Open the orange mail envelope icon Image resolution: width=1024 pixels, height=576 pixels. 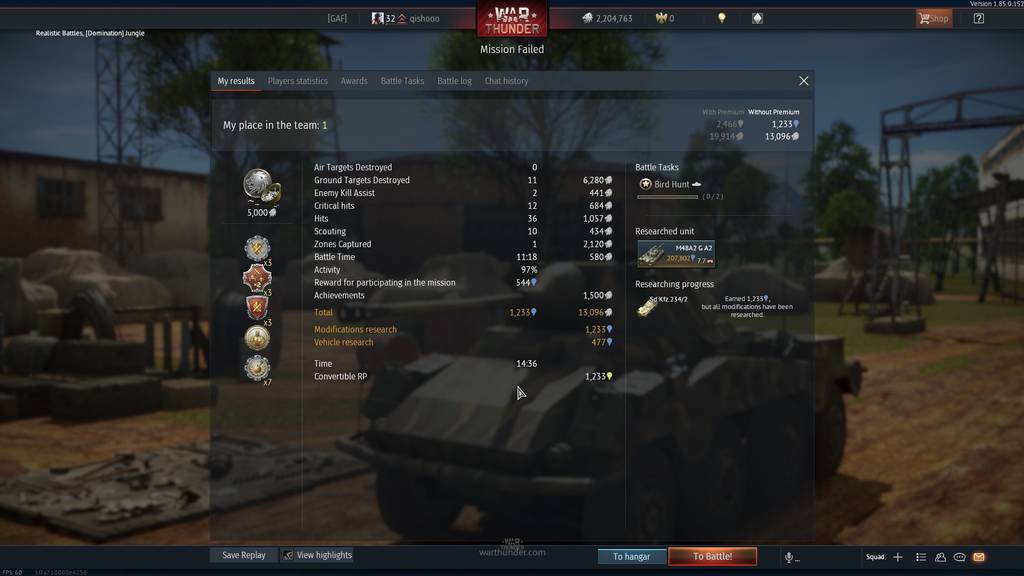979,557
